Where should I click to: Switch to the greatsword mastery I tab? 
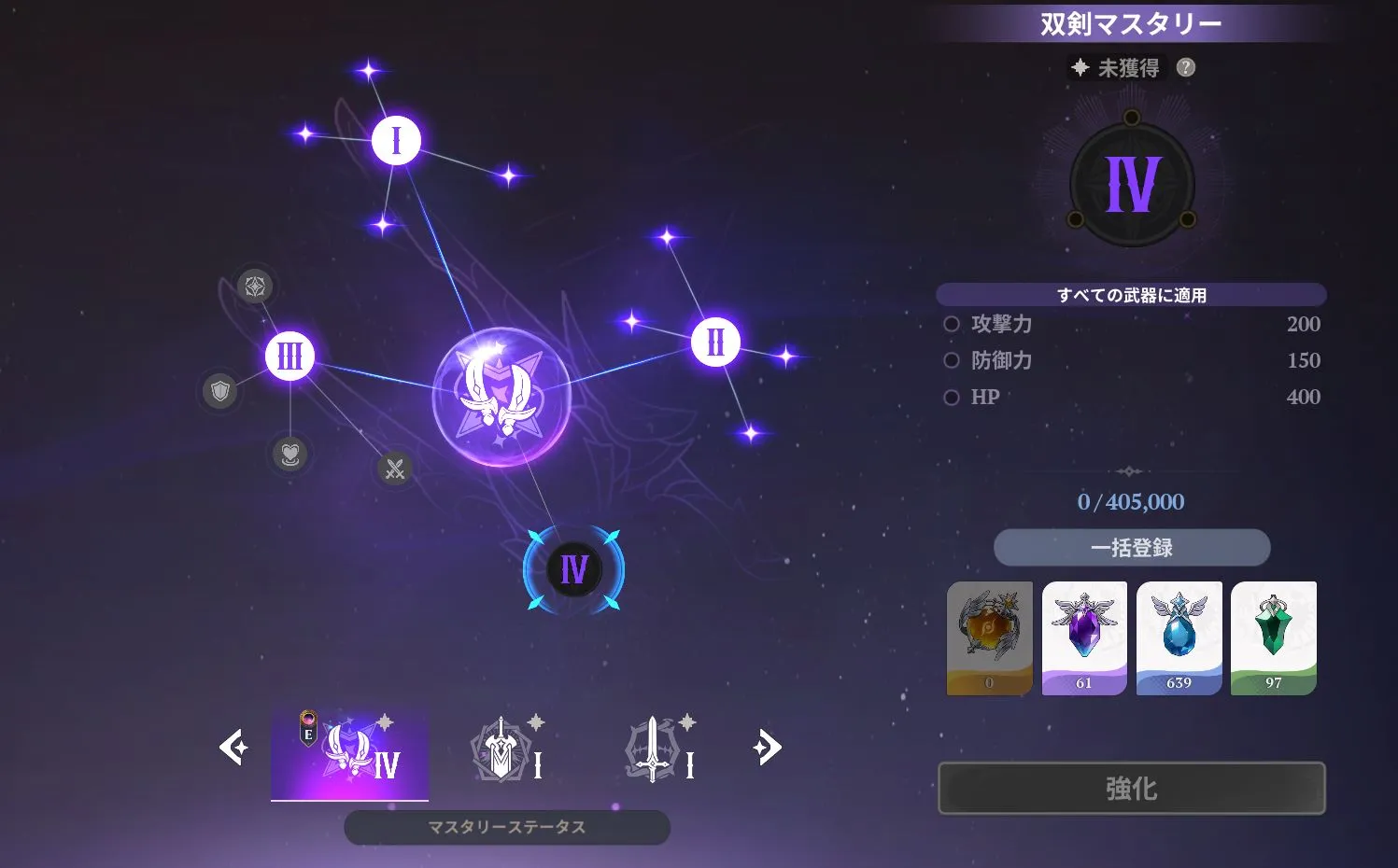click(504, 747)
